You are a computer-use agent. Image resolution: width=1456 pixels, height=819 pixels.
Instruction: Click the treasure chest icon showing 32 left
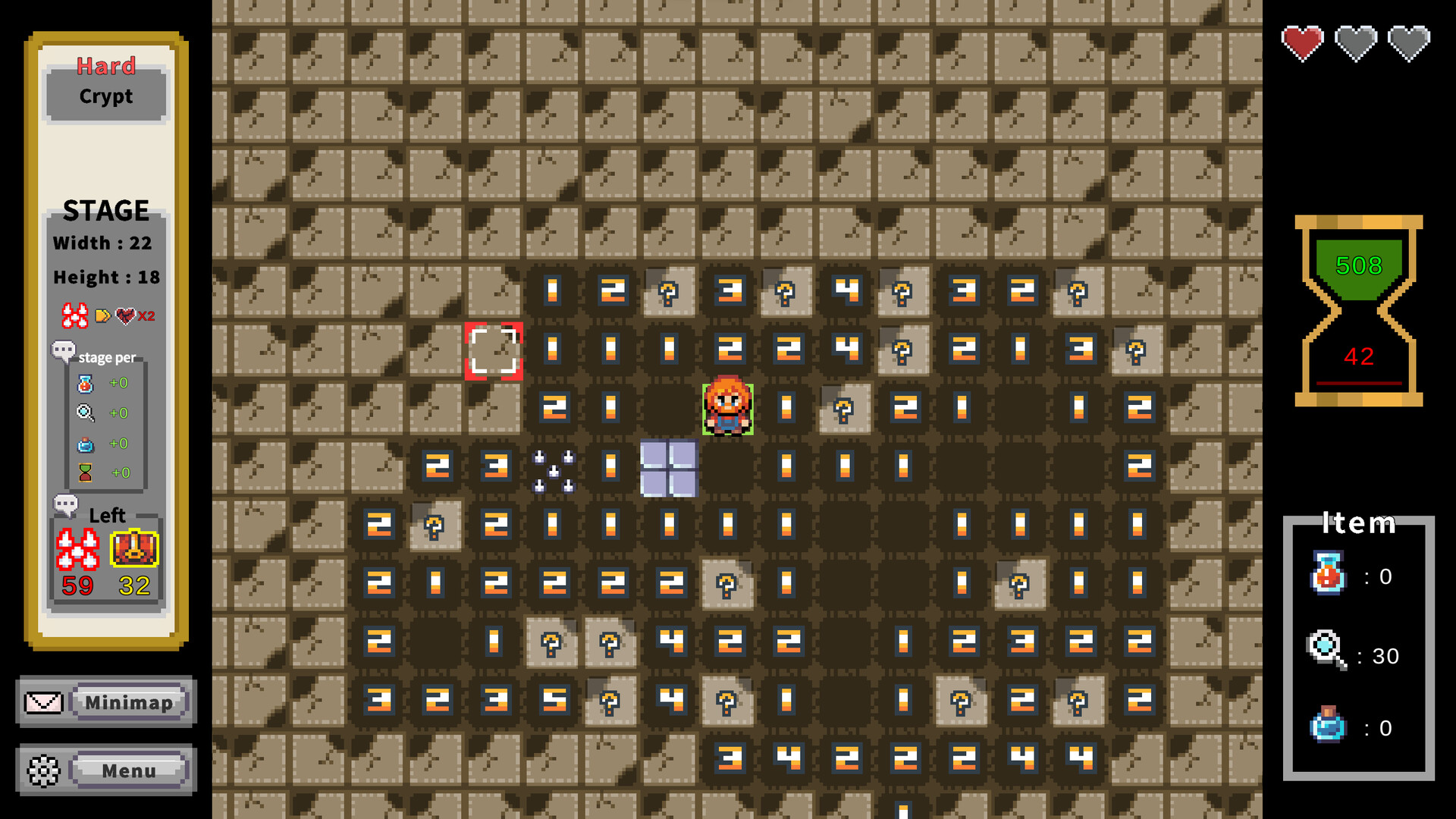[x=134, y=549]
